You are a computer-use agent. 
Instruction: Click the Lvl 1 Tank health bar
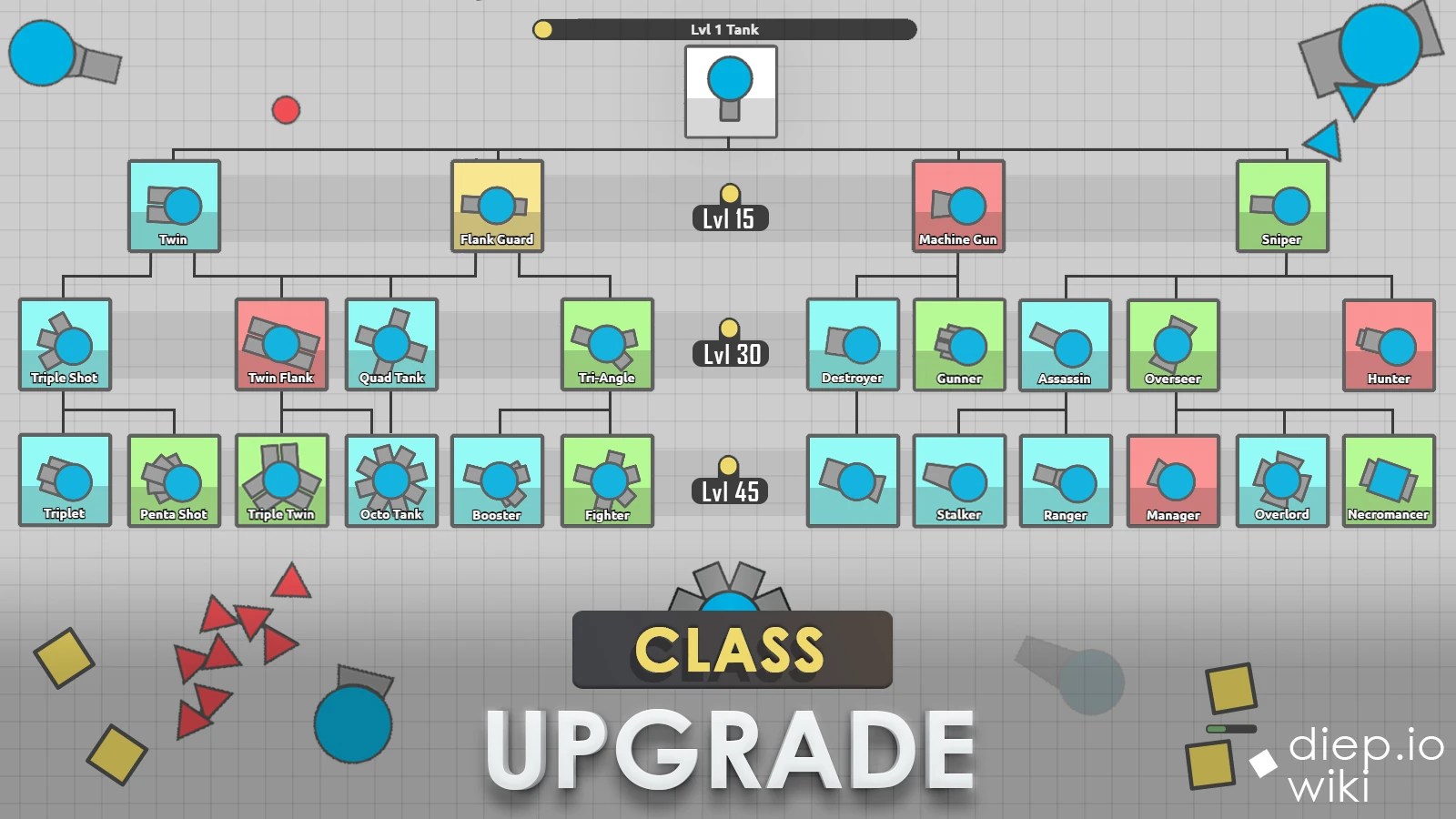coord(728,29)
